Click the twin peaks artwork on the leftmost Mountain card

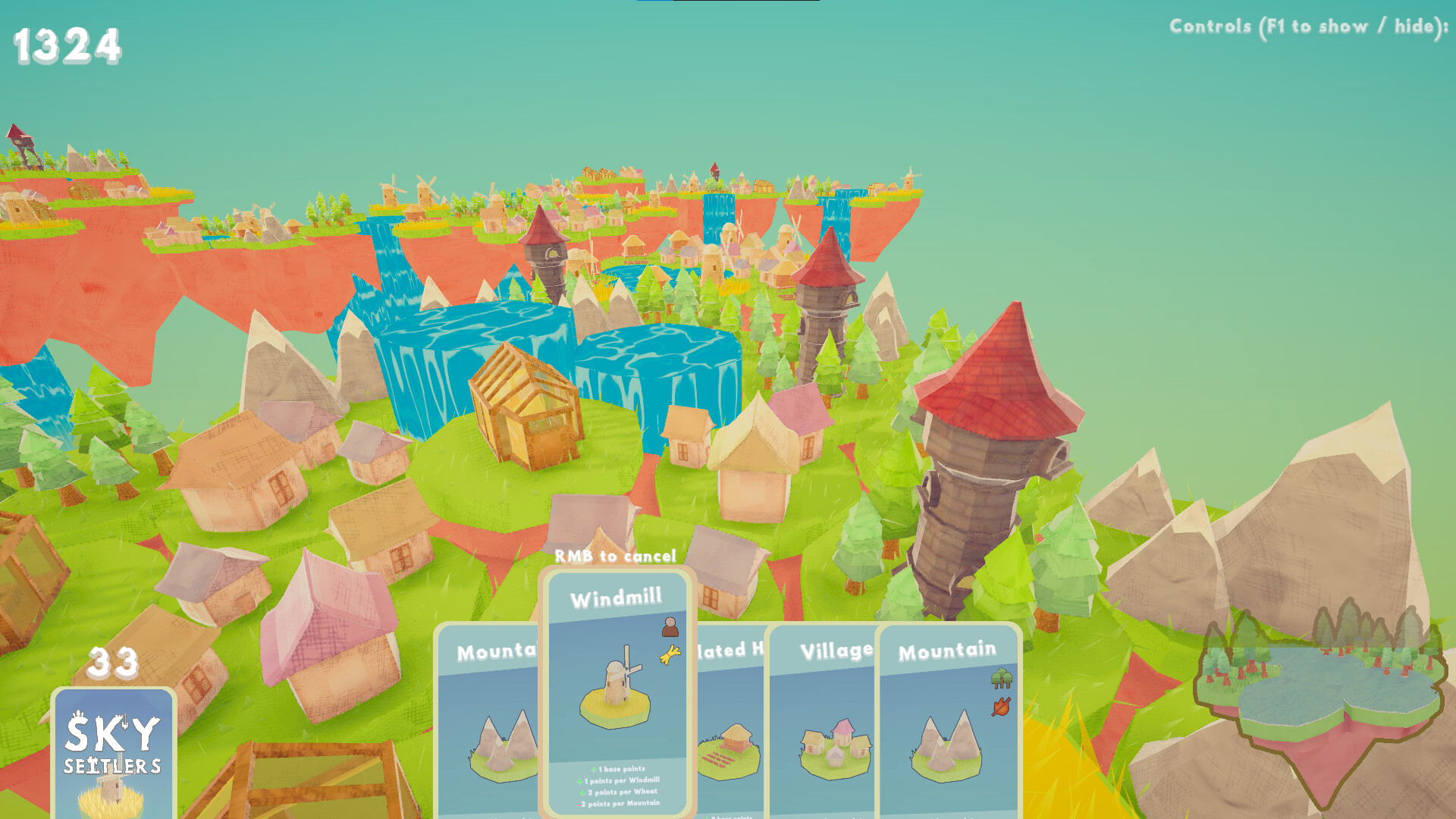(502, 747)
